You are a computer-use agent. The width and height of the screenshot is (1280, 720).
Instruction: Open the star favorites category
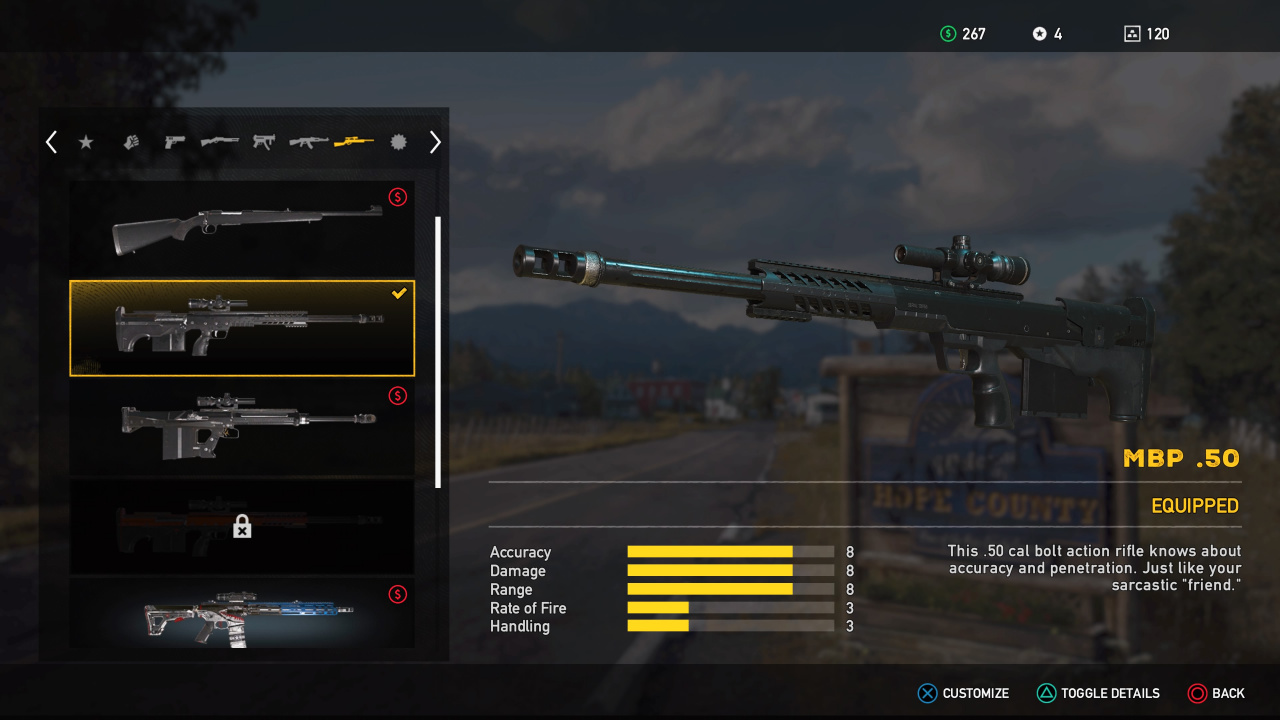coord(86,143)
